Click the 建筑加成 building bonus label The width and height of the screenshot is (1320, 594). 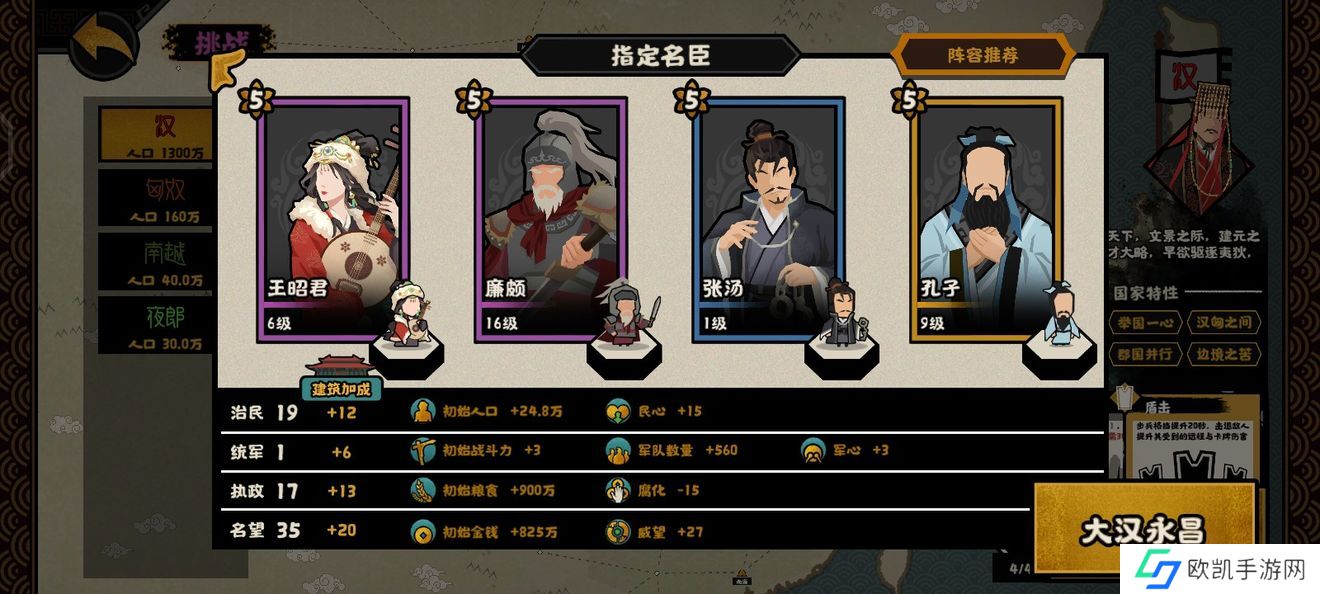click(x=341, y=387)
